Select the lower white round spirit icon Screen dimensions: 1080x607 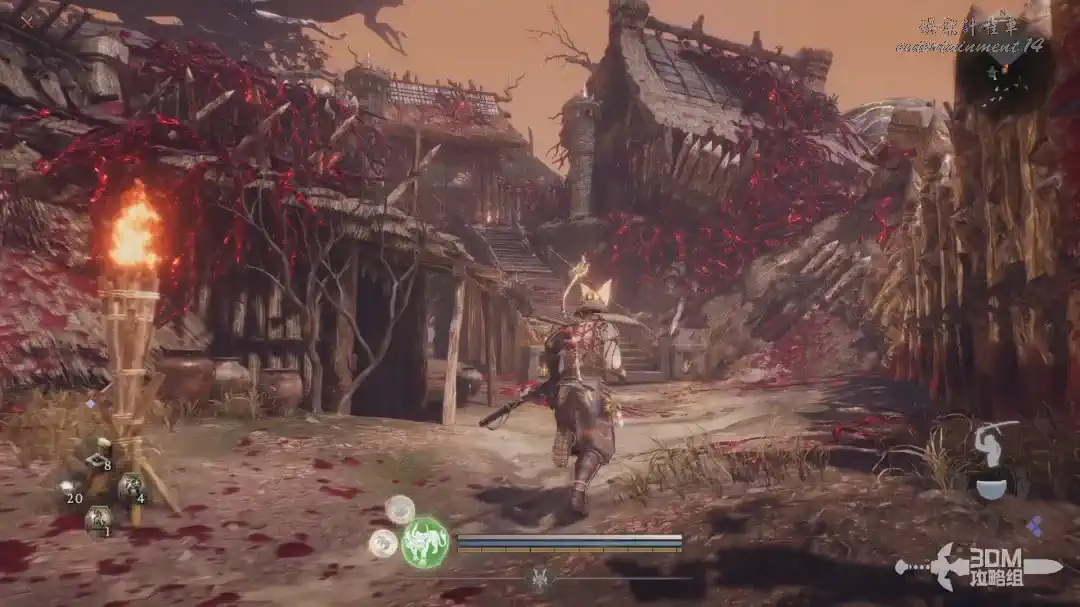383,543
